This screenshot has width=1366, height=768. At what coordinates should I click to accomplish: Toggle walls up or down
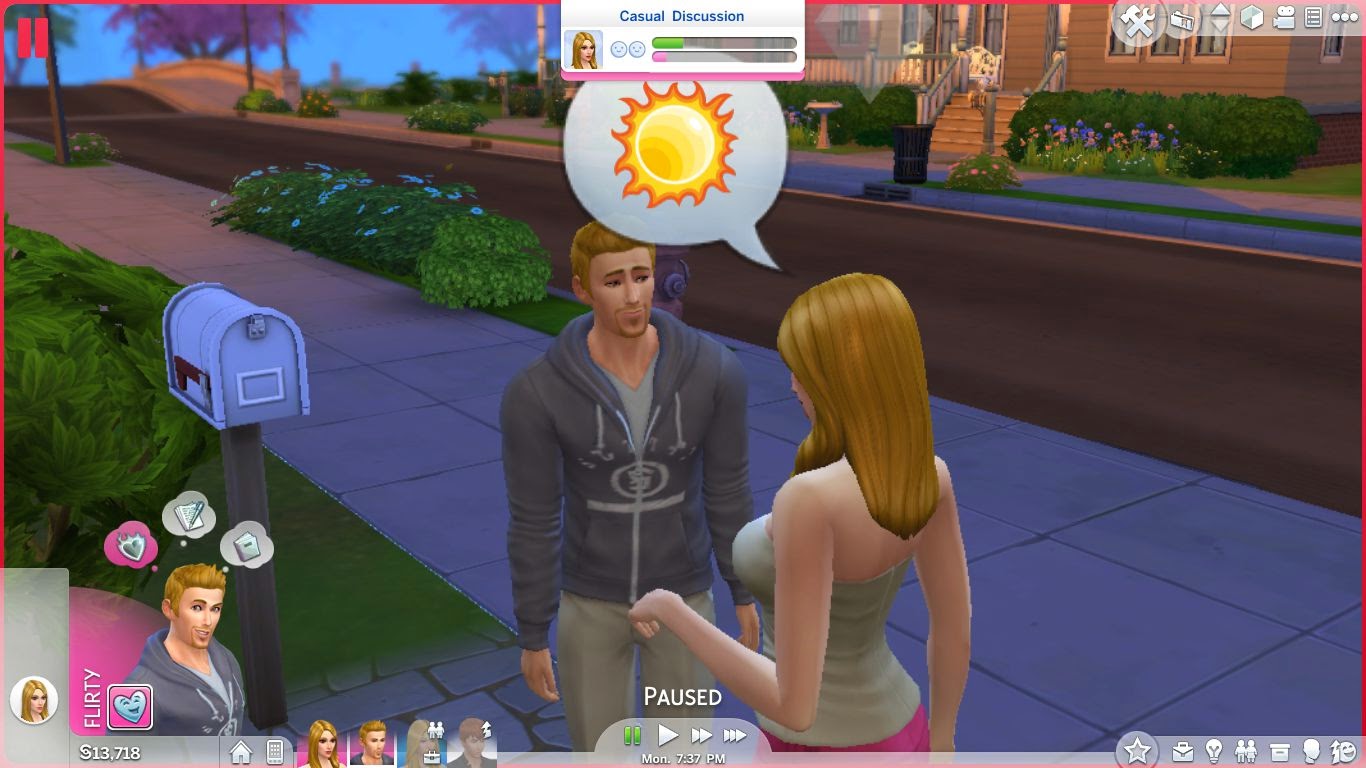pyautogui.click(x=1222, y=18)
